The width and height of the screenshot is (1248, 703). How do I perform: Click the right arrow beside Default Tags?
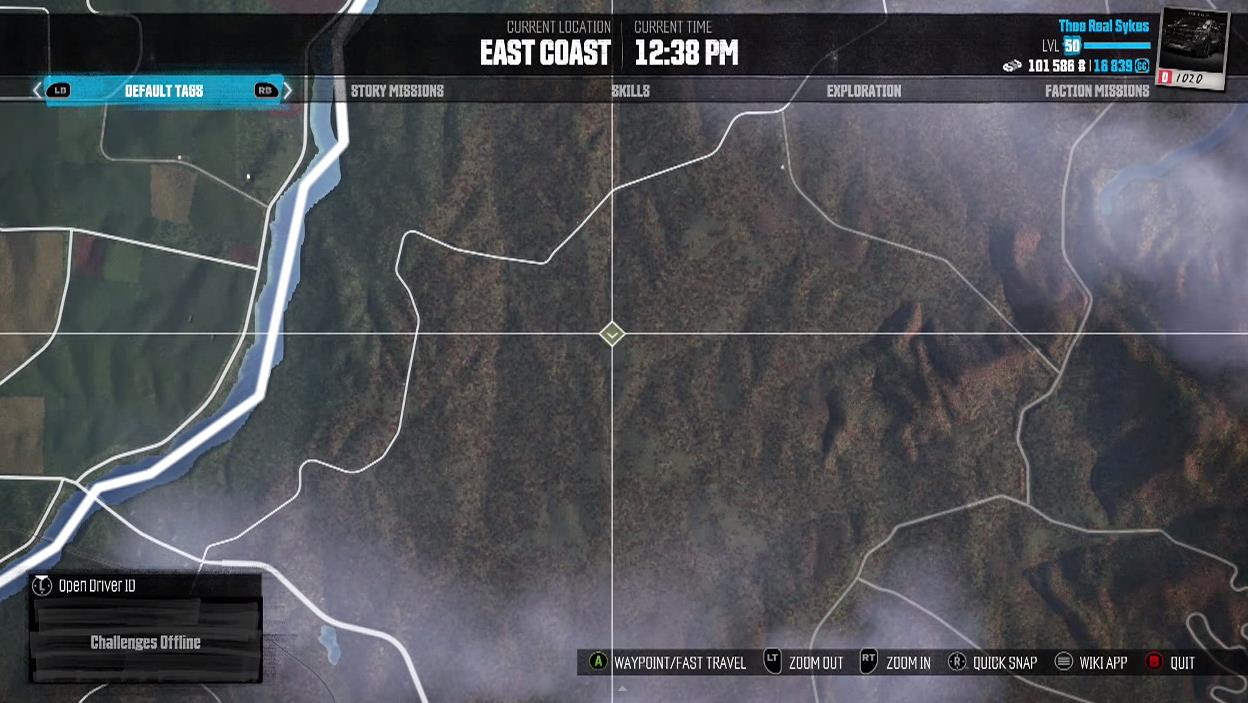288,91
